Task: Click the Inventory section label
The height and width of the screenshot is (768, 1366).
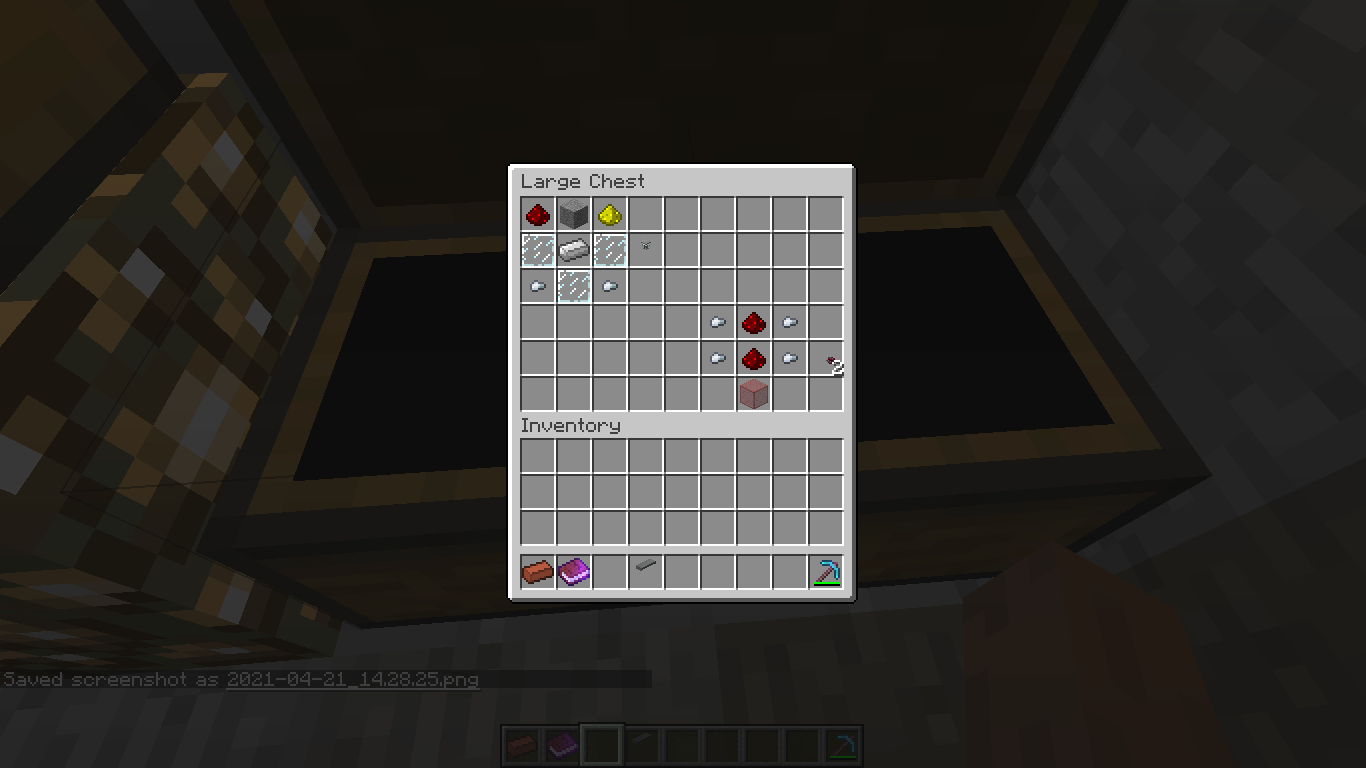Action: [570, 425]
